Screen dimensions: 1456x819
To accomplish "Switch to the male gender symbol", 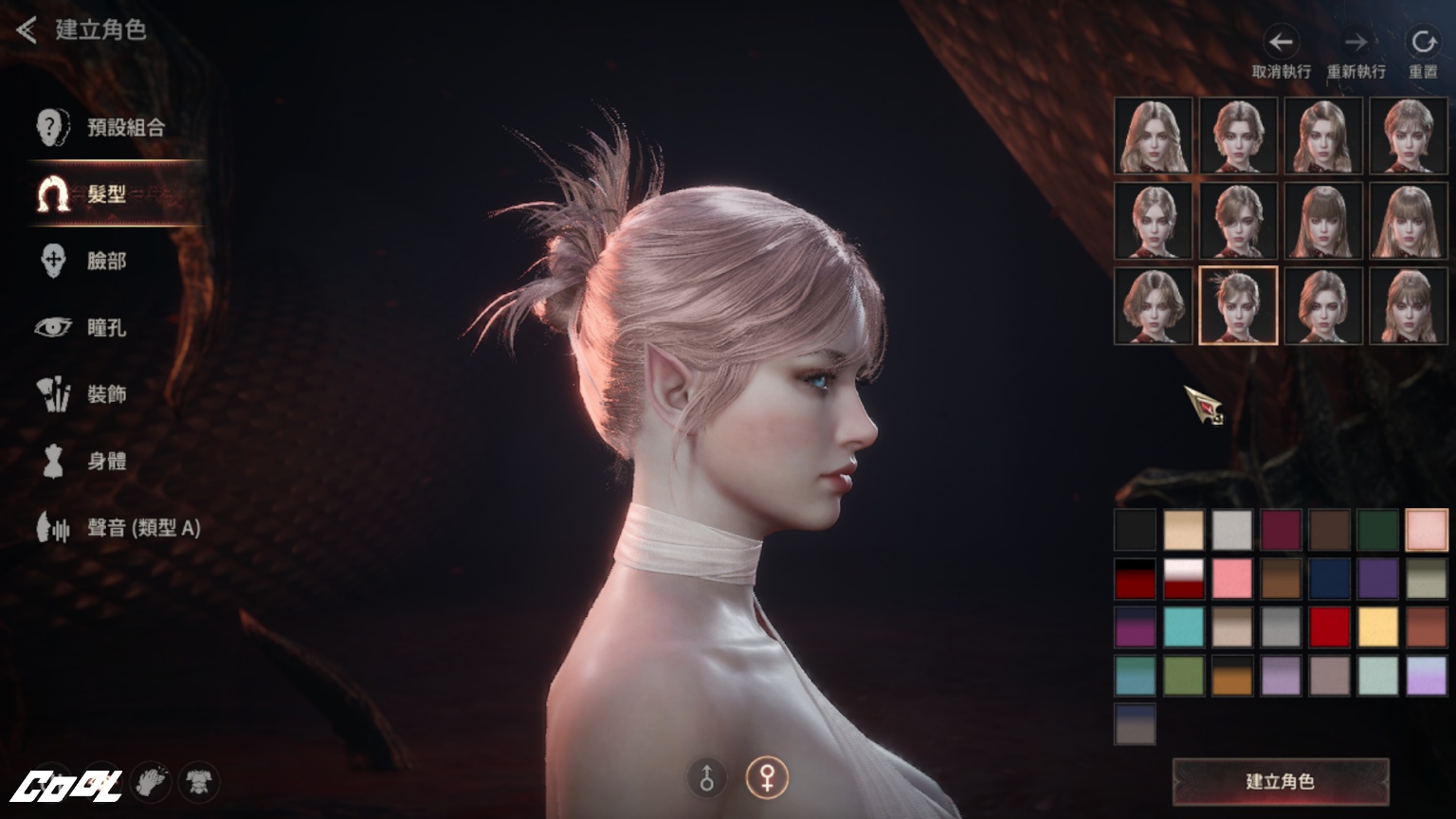I will click(x=706, y=778).
